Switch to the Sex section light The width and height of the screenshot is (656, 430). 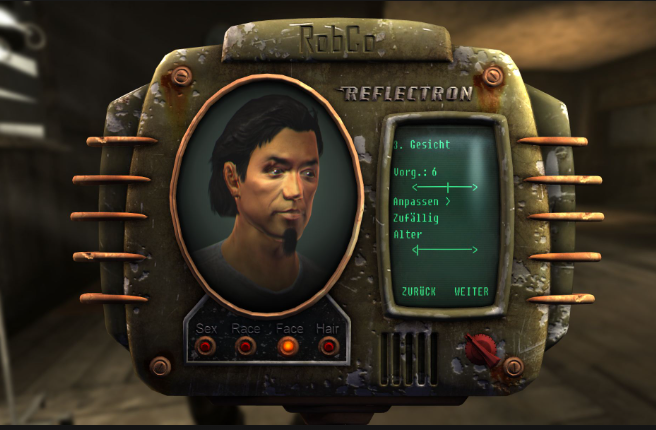(x=206, y=346)
